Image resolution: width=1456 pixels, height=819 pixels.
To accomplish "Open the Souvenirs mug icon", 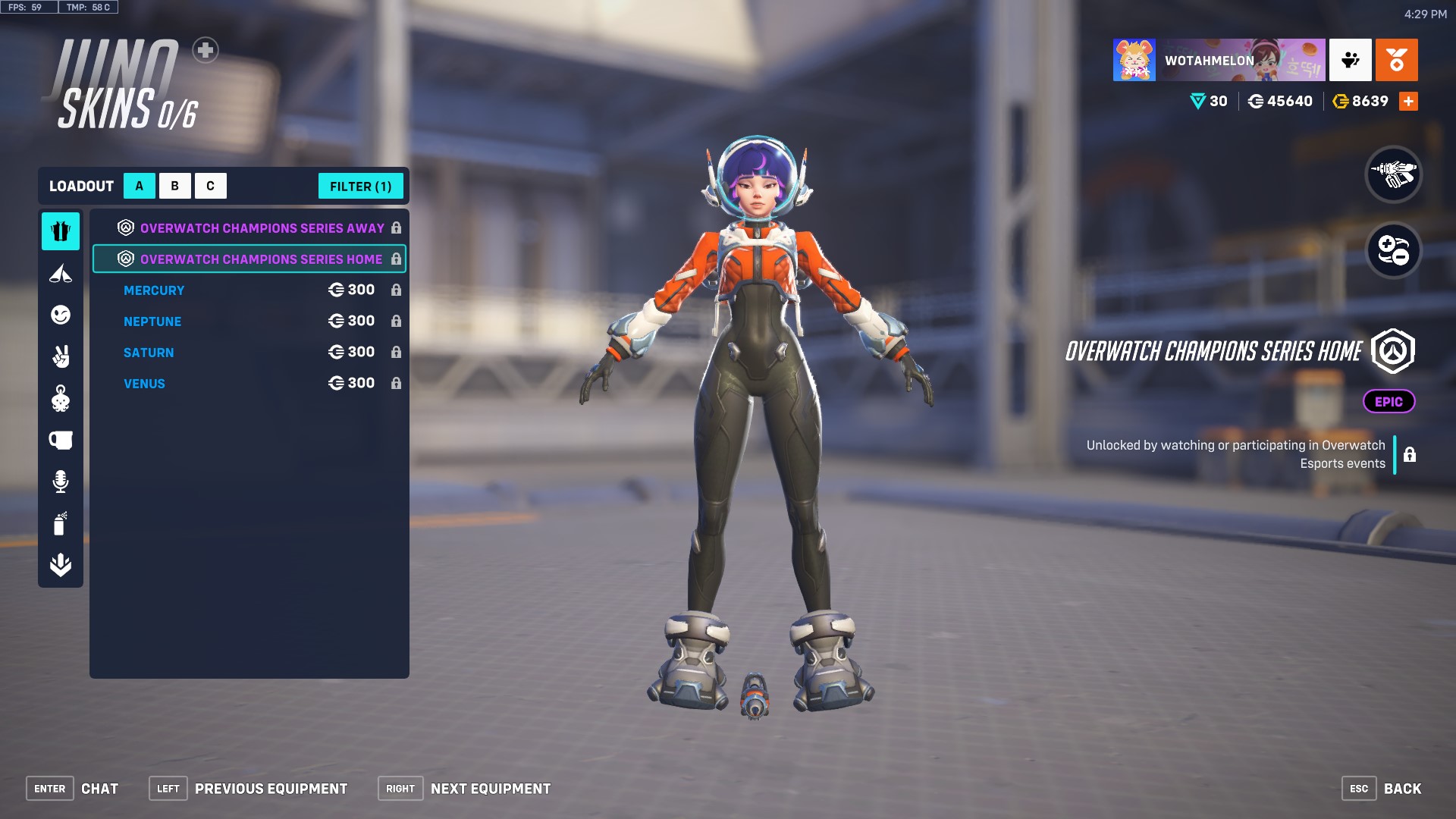I will [x=61, y=440].
